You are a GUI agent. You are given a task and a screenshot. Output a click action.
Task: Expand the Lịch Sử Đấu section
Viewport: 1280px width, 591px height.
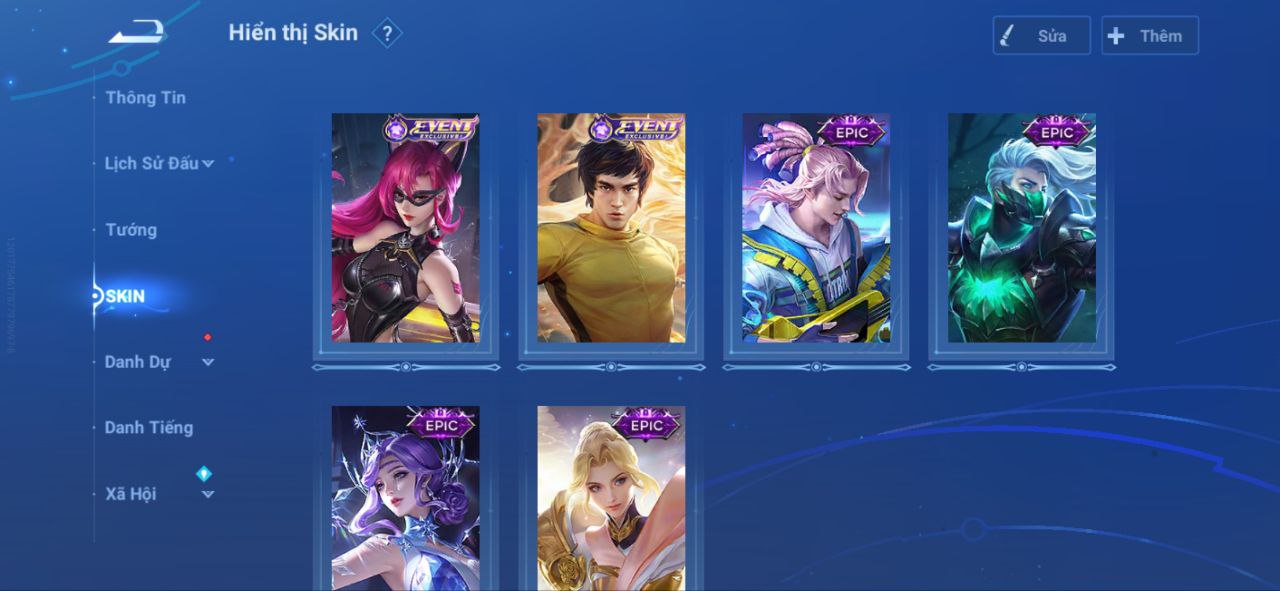click(x=159, y=164)
